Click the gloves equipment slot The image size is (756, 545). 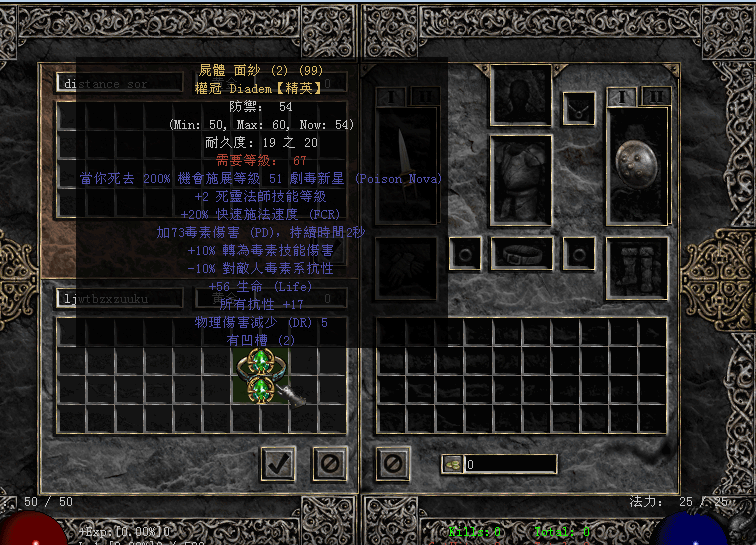click(407, 267)
